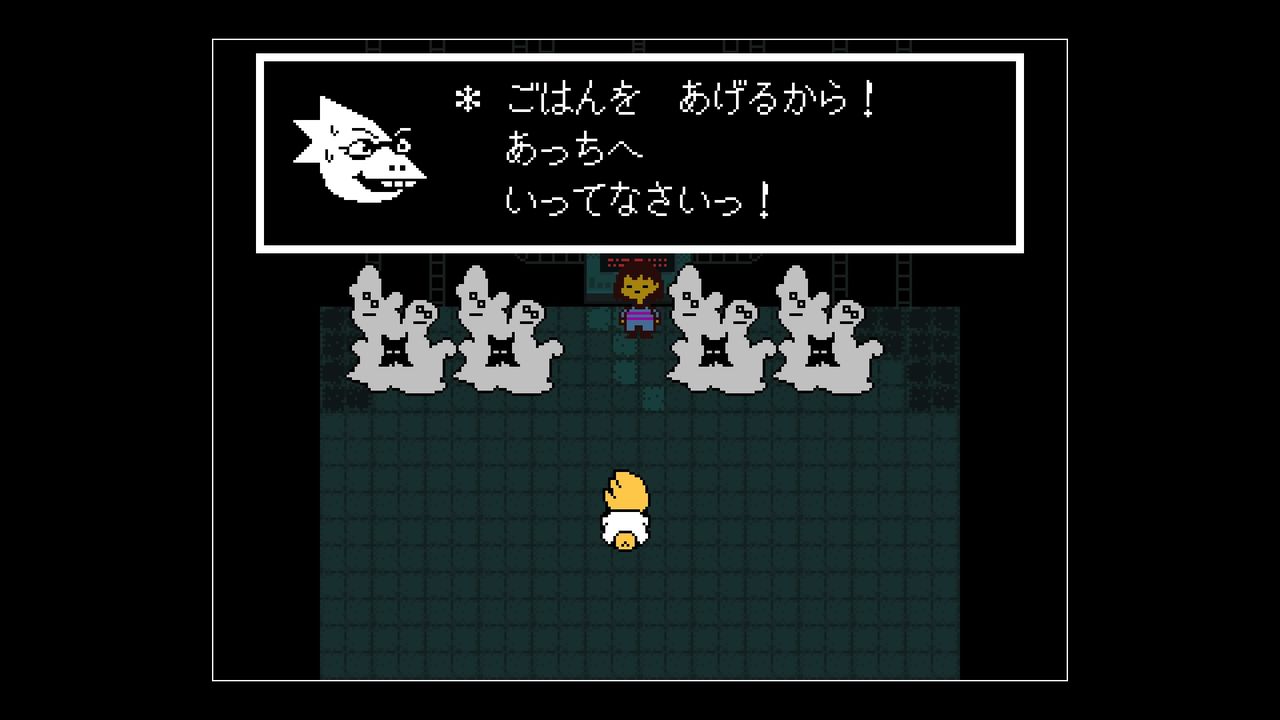This screenshot has height=720, width=1280.
Task: Click the dialogue box border
Action: point(640,58)
